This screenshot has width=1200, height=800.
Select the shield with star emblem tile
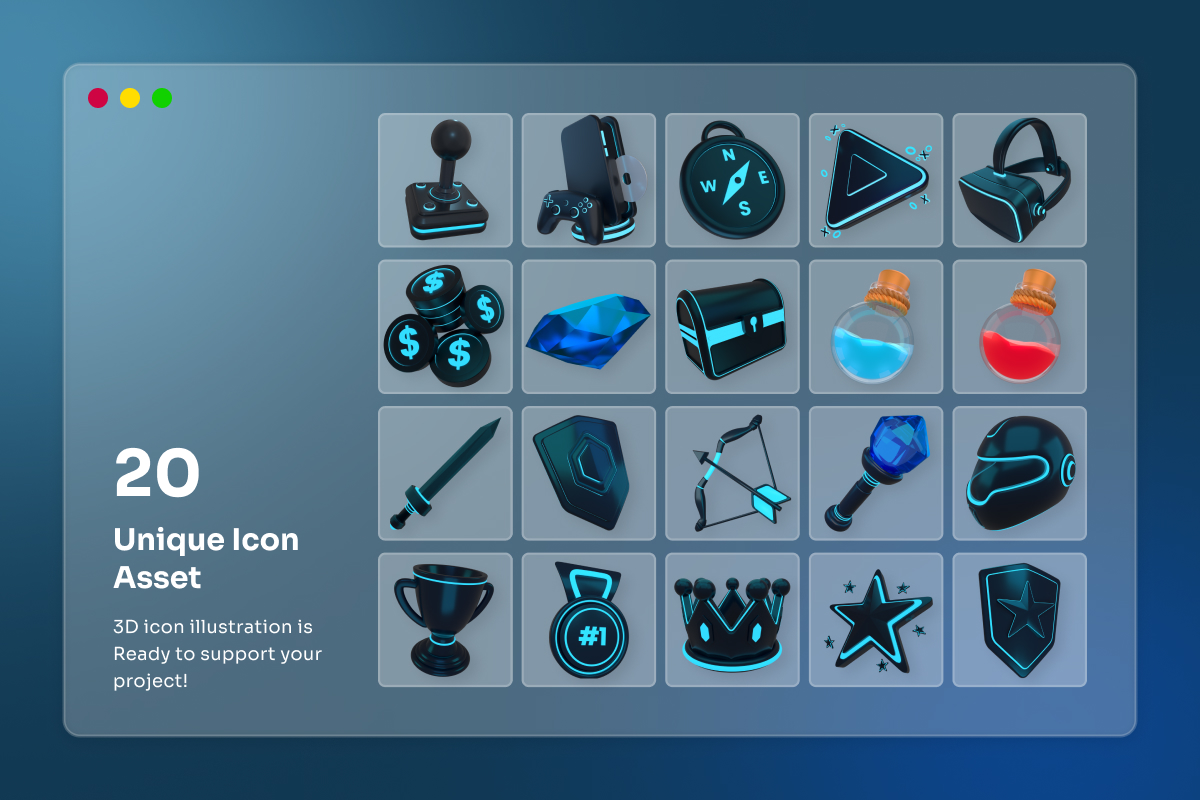point(1019,620)
